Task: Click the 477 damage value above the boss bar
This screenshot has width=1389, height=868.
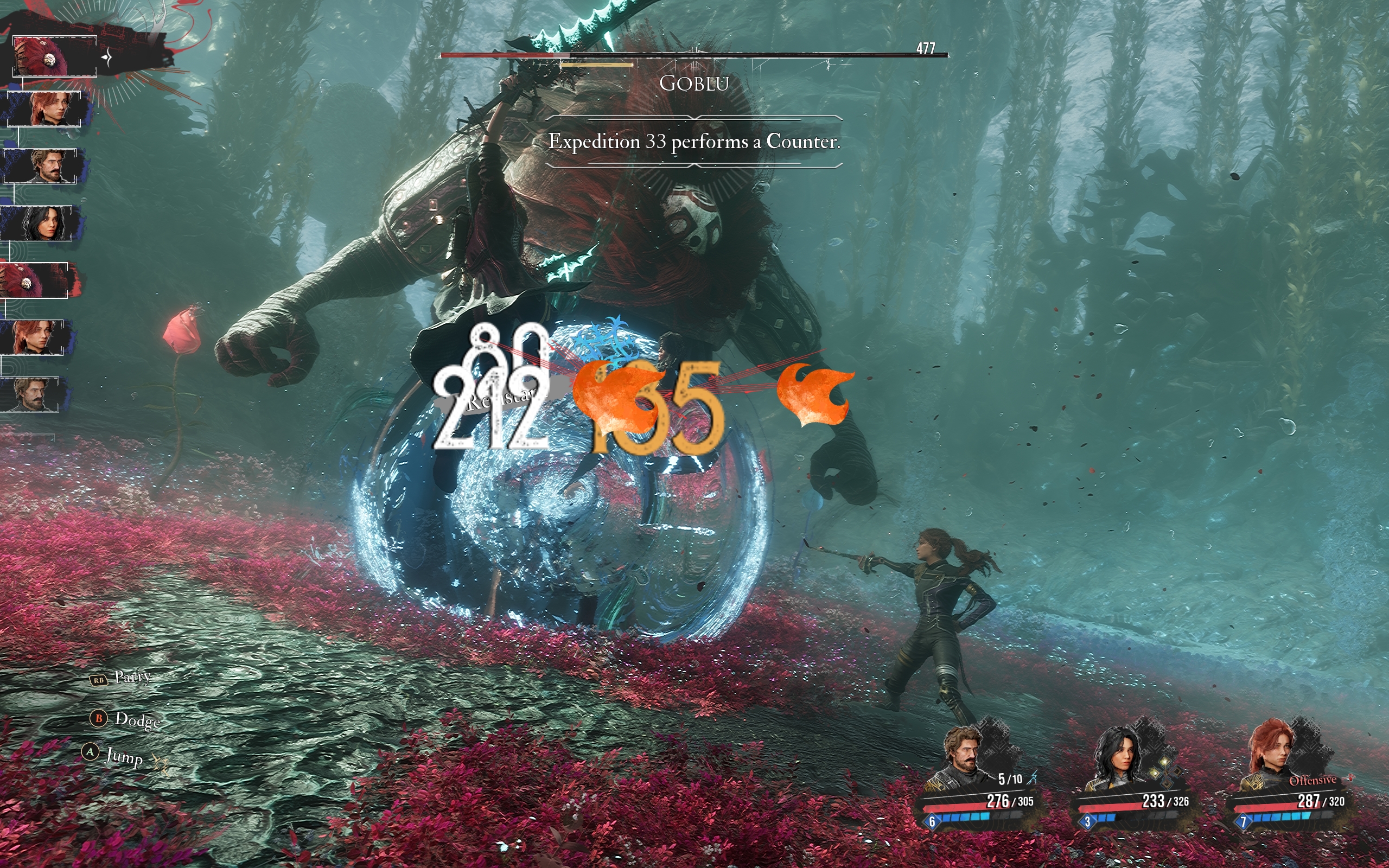Action: (926, 48)
